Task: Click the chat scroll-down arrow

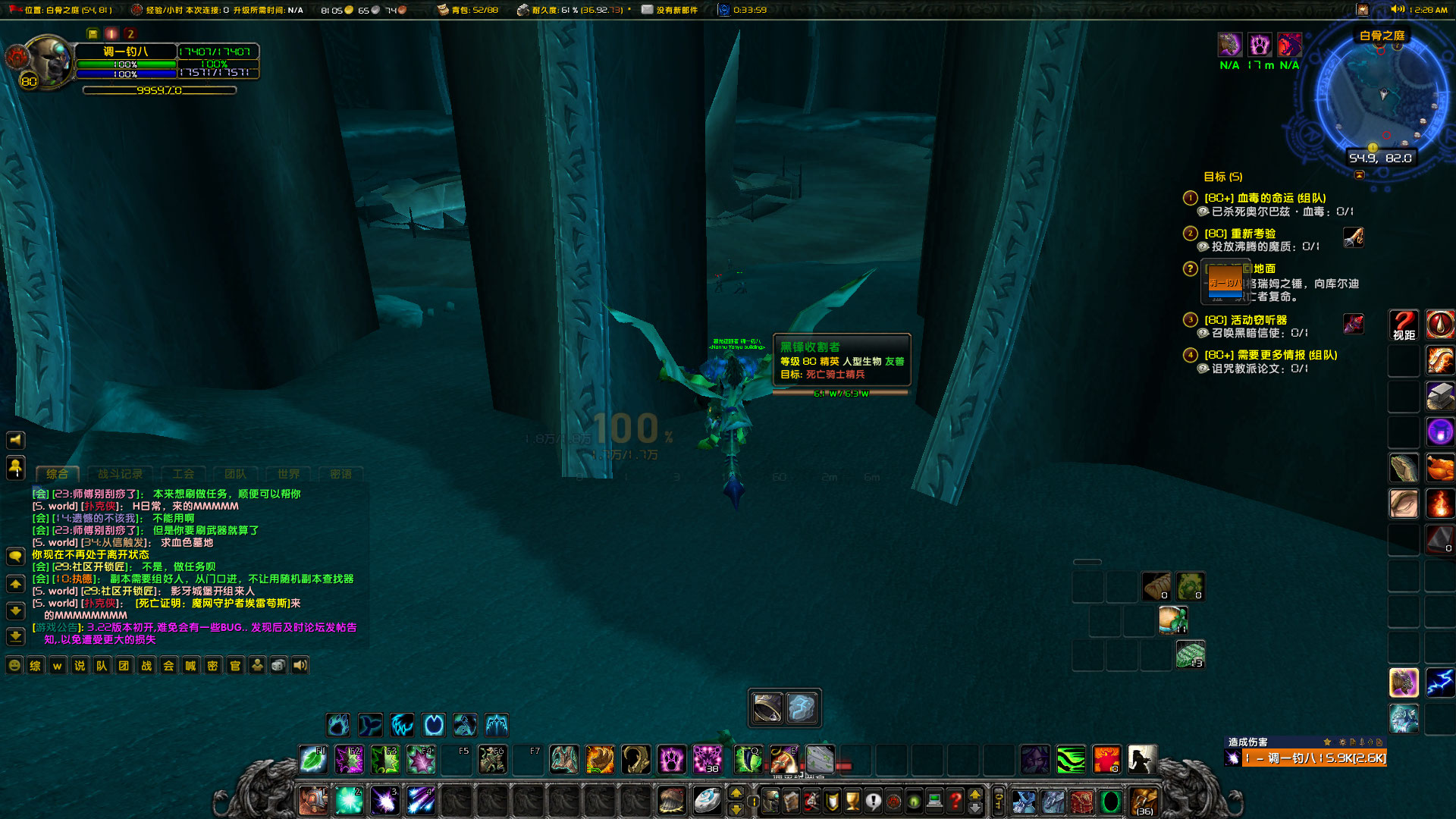Action: (14, 610)
